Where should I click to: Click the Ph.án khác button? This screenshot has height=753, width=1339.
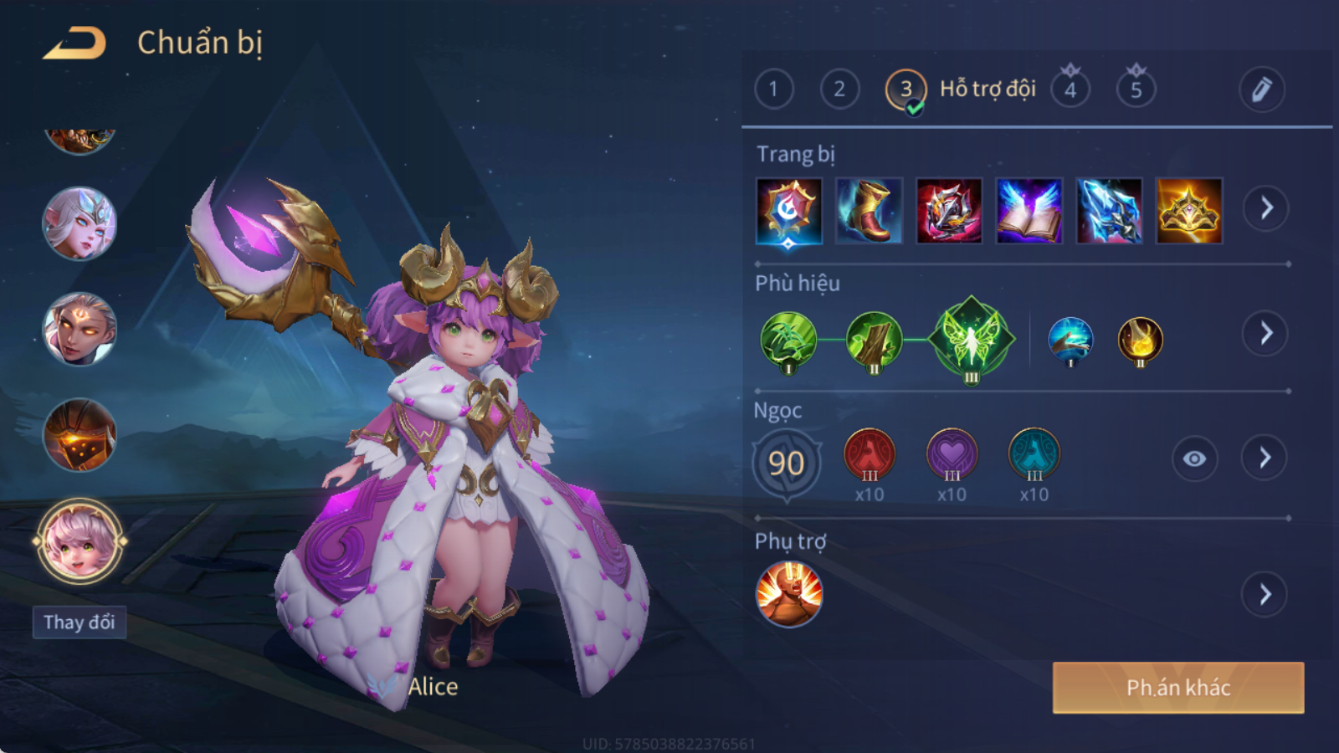click(1178, 688)
